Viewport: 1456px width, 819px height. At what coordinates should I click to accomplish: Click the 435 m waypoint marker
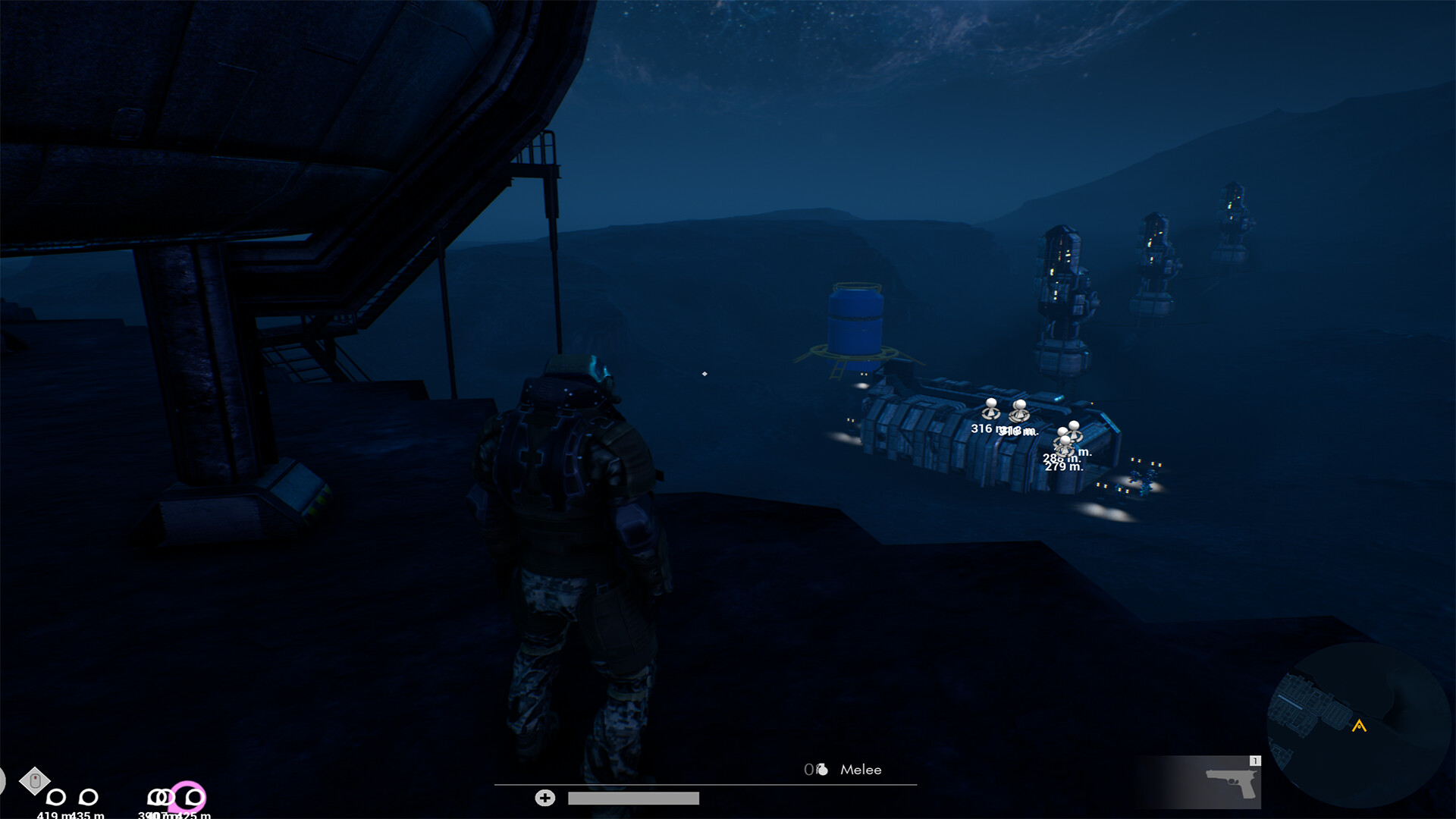tap(87, 797)
